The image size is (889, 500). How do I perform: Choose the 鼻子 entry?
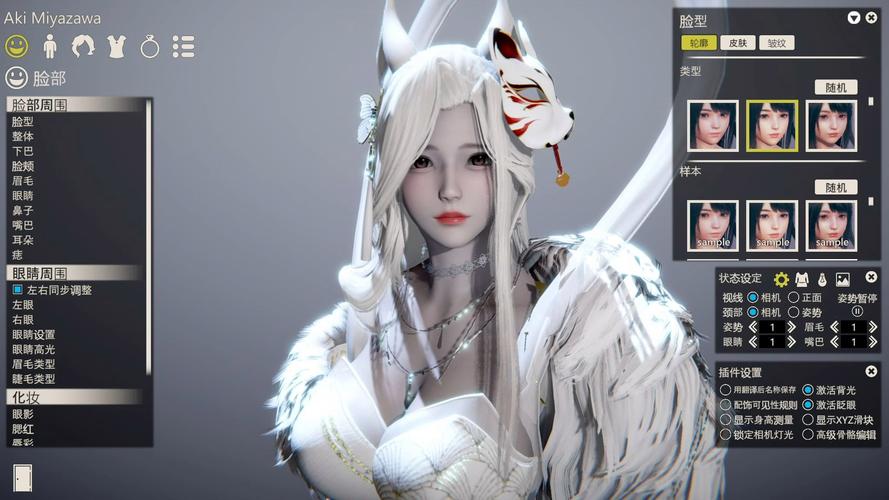(23, 211)
